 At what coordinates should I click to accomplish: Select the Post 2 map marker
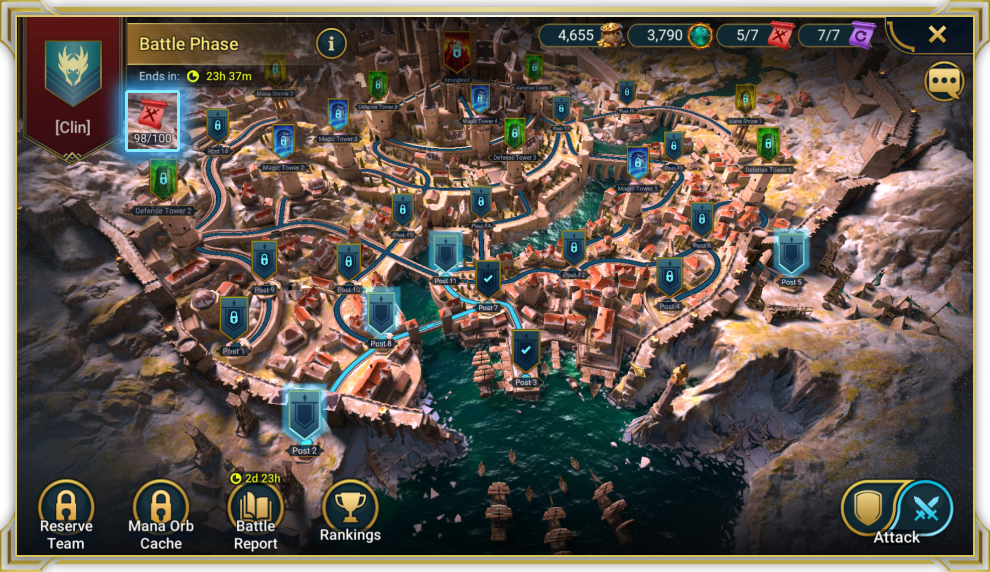pyautogui.click(x=303, y=416)
